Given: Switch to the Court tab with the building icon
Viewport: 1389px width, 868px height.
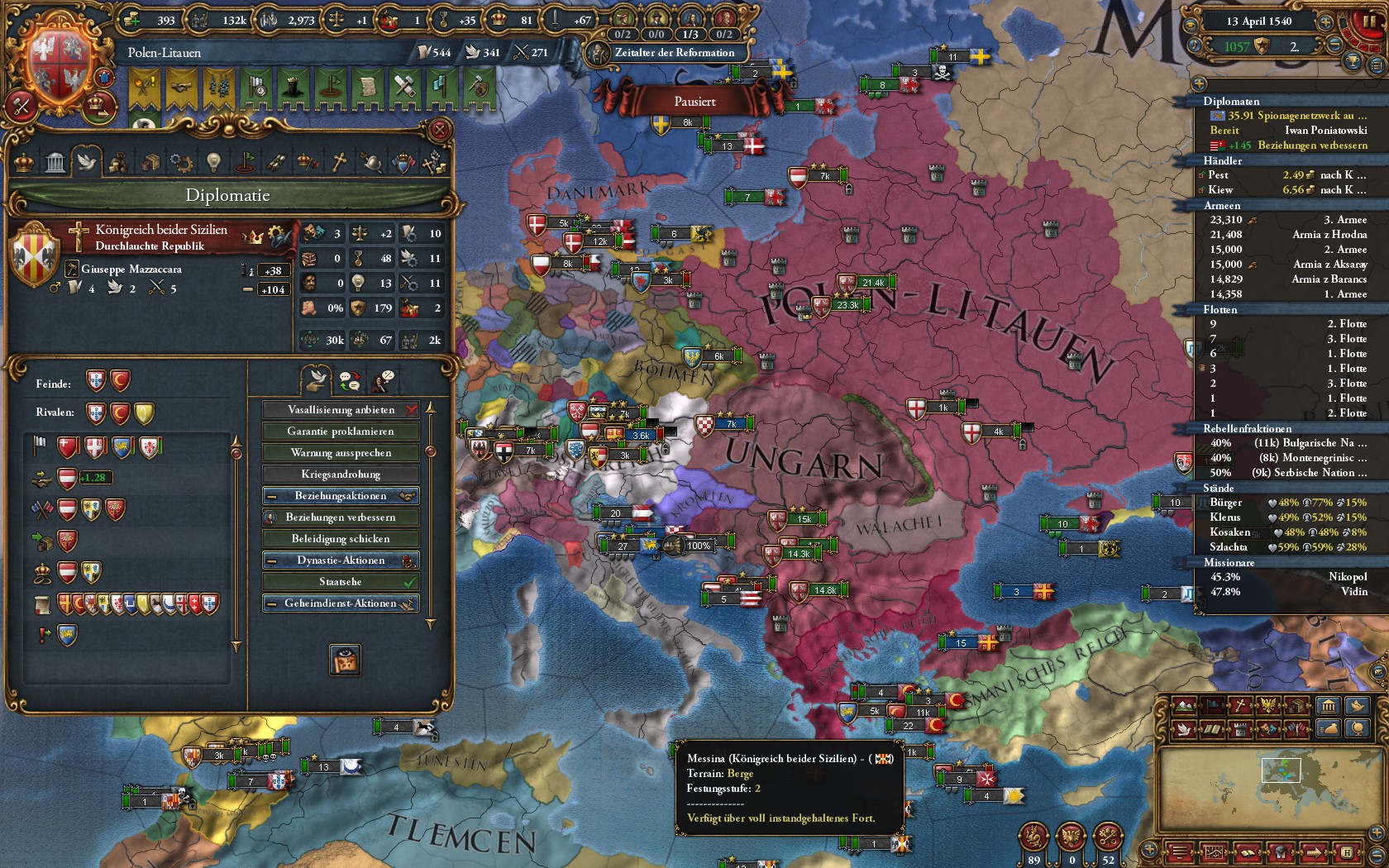Looking at the screenshot, I should [55, 161].
